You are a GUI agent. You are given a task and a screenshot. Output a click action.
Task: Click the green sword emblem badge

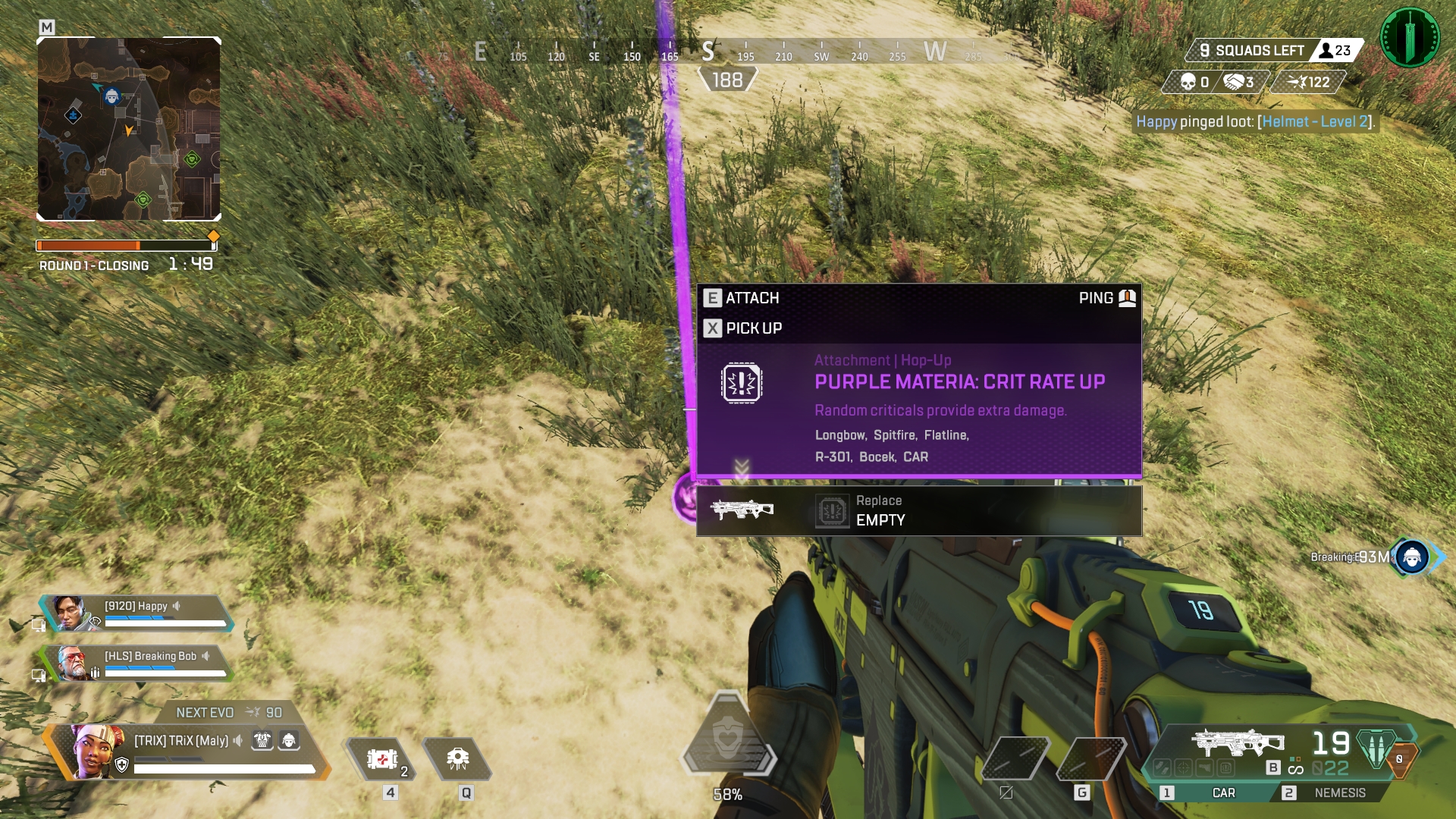click(1410, 37)
